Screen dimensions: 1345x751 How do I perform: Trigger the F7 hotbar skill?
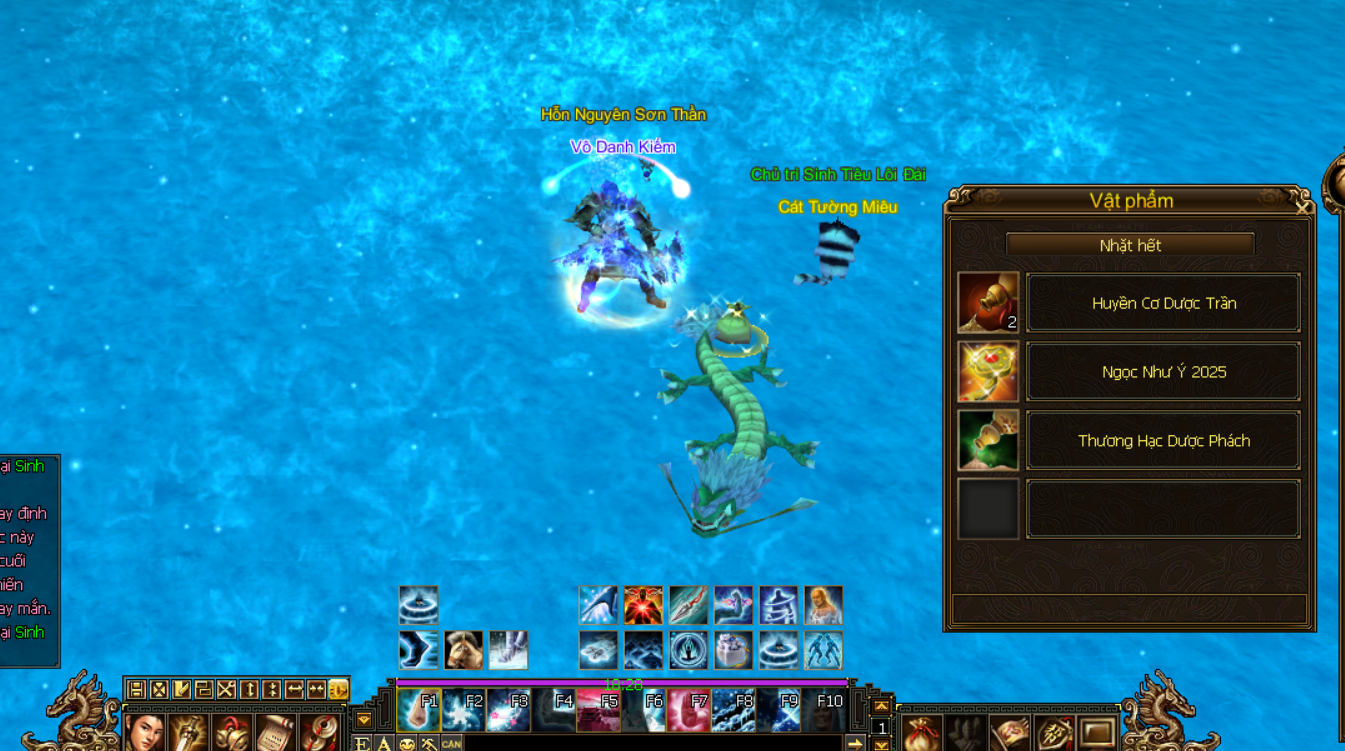pyautogui.click(x=689, y=710)
